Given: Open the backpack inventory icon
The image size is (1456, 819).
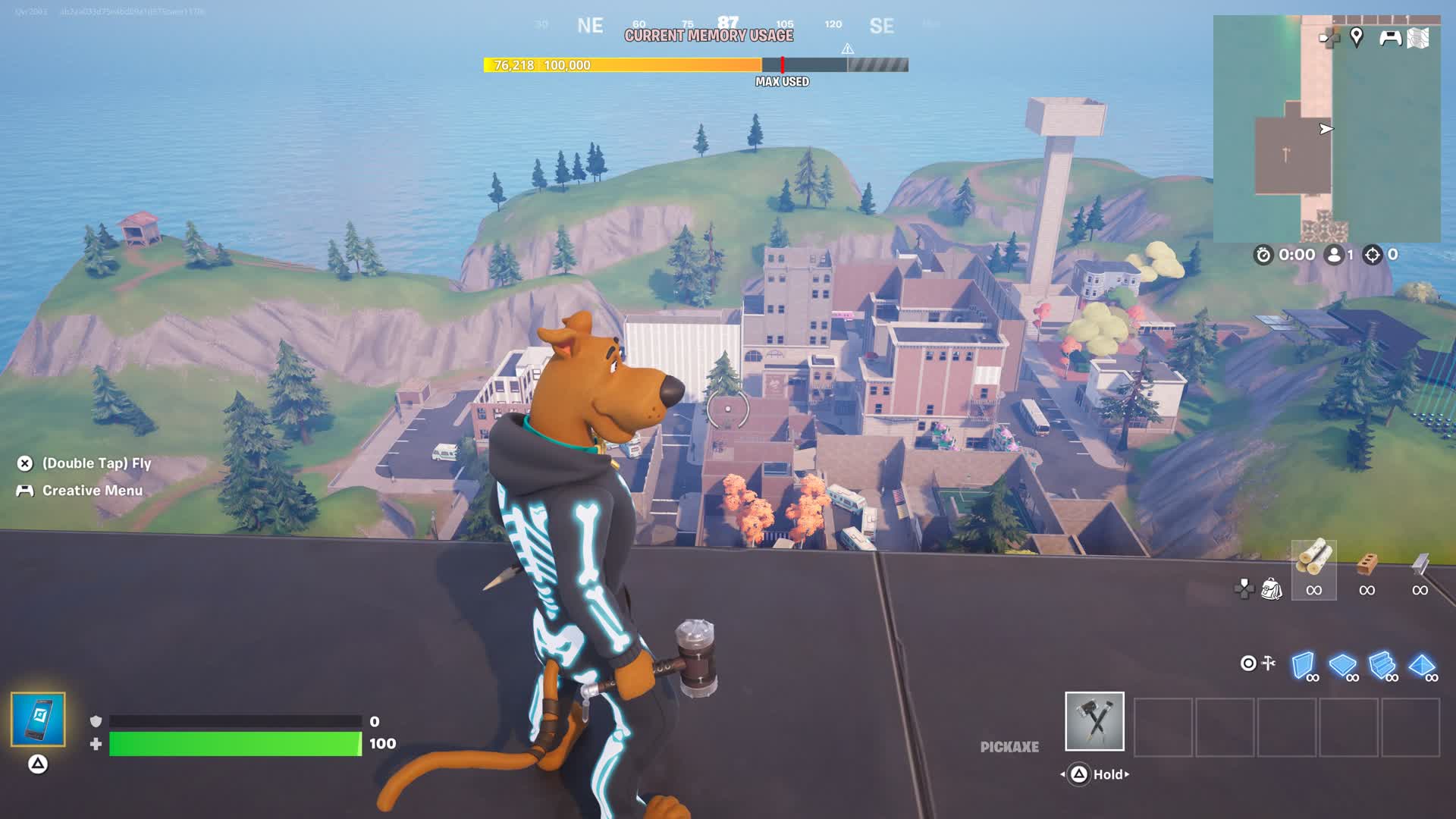Looking at the screenshot, I should point(1271,588).
